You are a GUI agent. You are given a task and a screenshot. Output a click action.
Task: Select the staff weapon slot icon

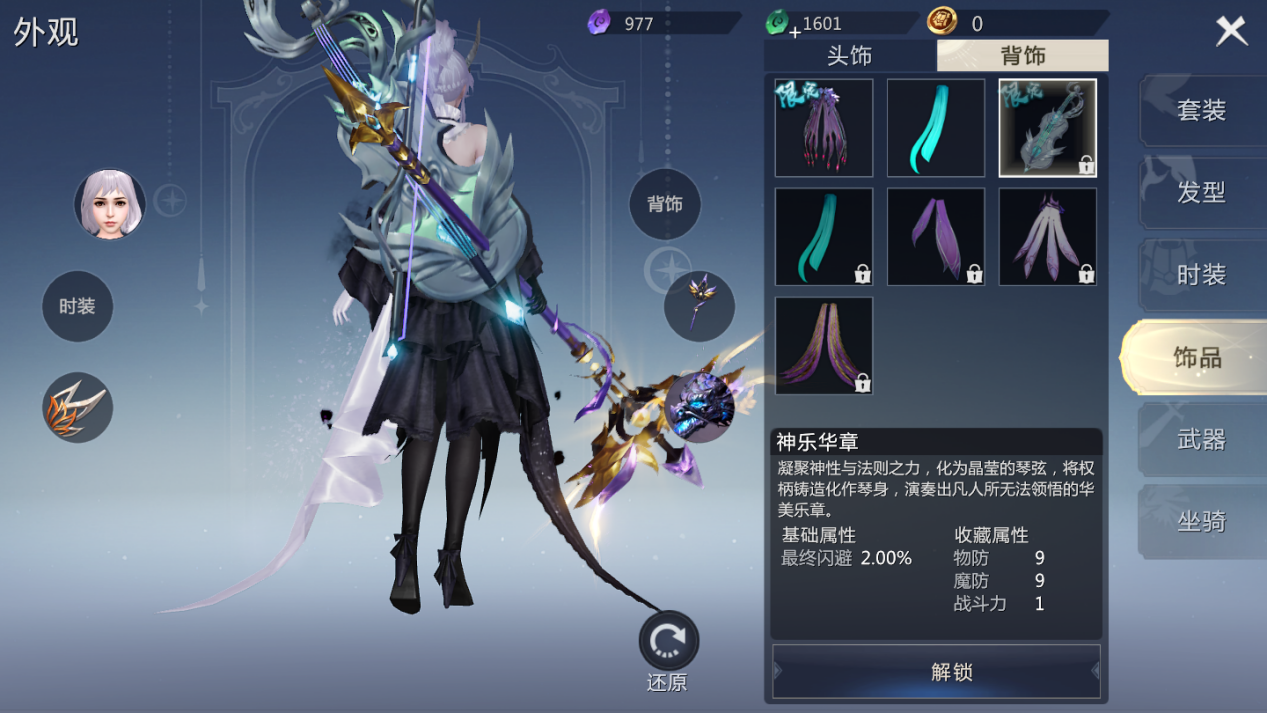(699, 305)
